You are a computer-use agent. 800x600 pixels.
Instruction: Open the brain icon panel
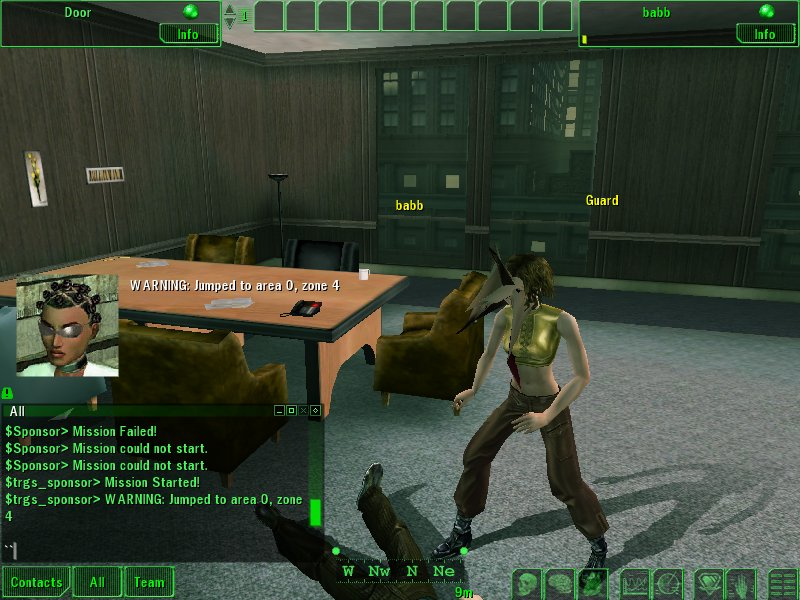[x=560, y=583]
